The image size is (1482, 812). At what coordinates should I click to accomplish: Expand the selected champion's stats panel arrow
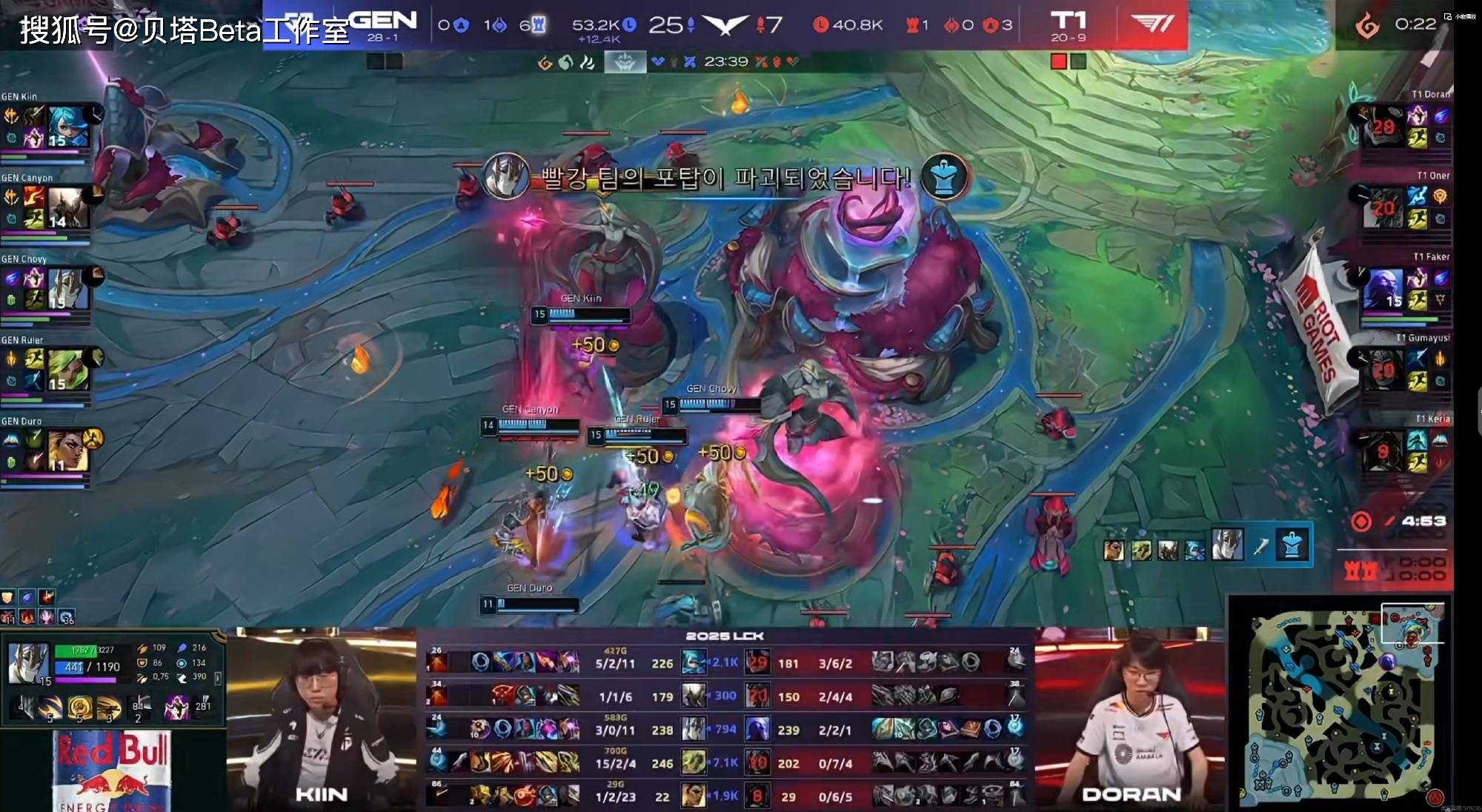click(x=217, y=677)
